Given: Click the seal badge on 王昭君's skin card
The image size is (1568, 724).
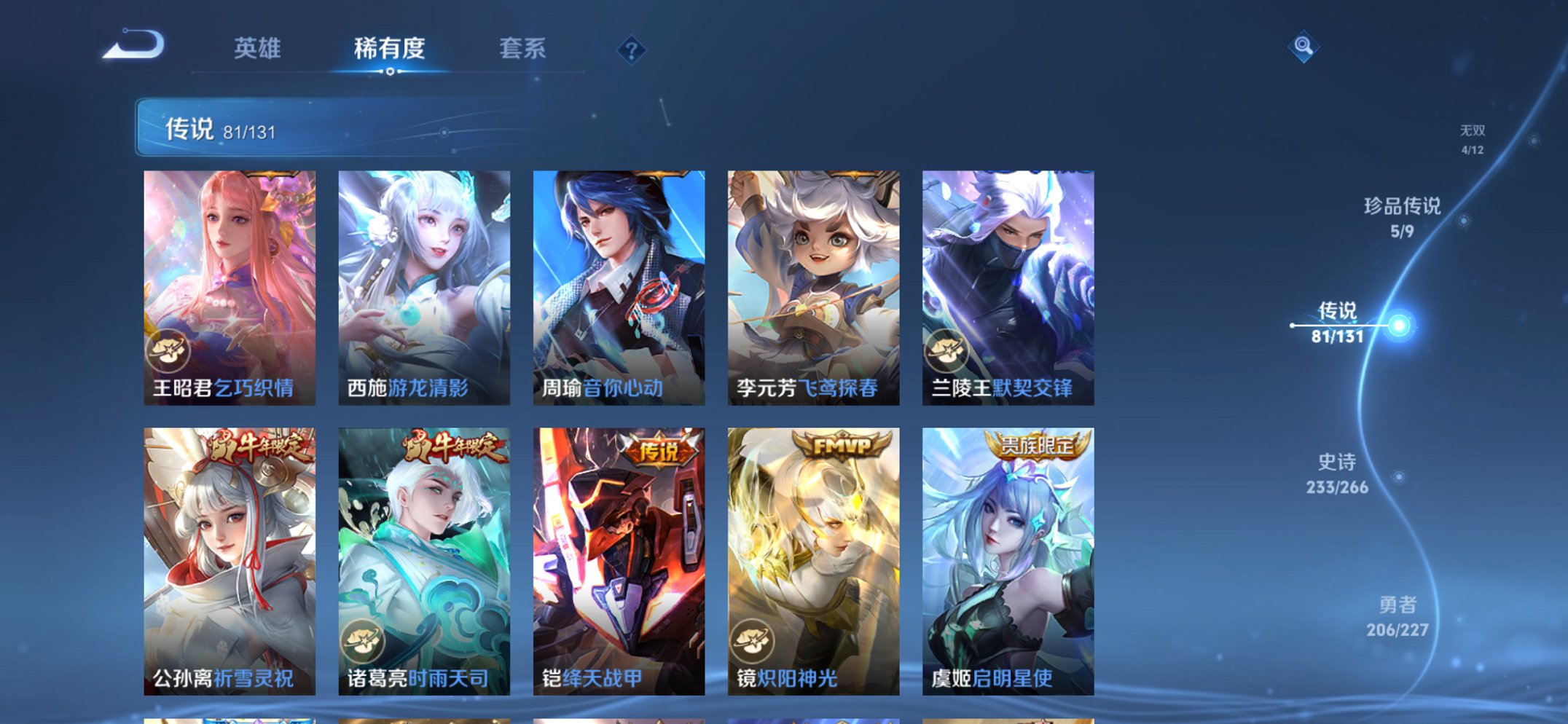Looking at the screenshot, I should click(169, 353).
